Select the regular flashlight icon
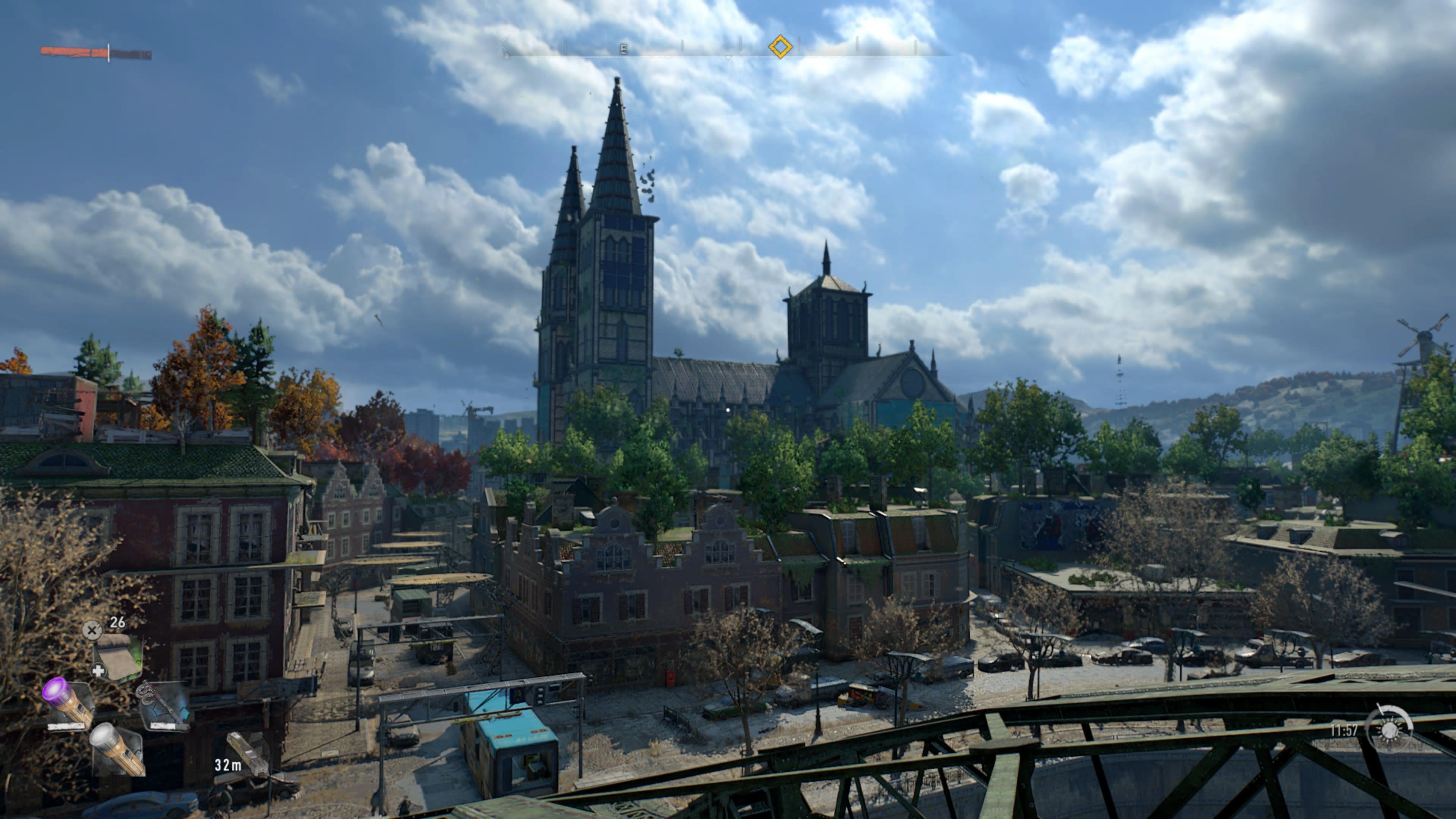Viewport: 1456px width, 819px height. pos(114,751)
